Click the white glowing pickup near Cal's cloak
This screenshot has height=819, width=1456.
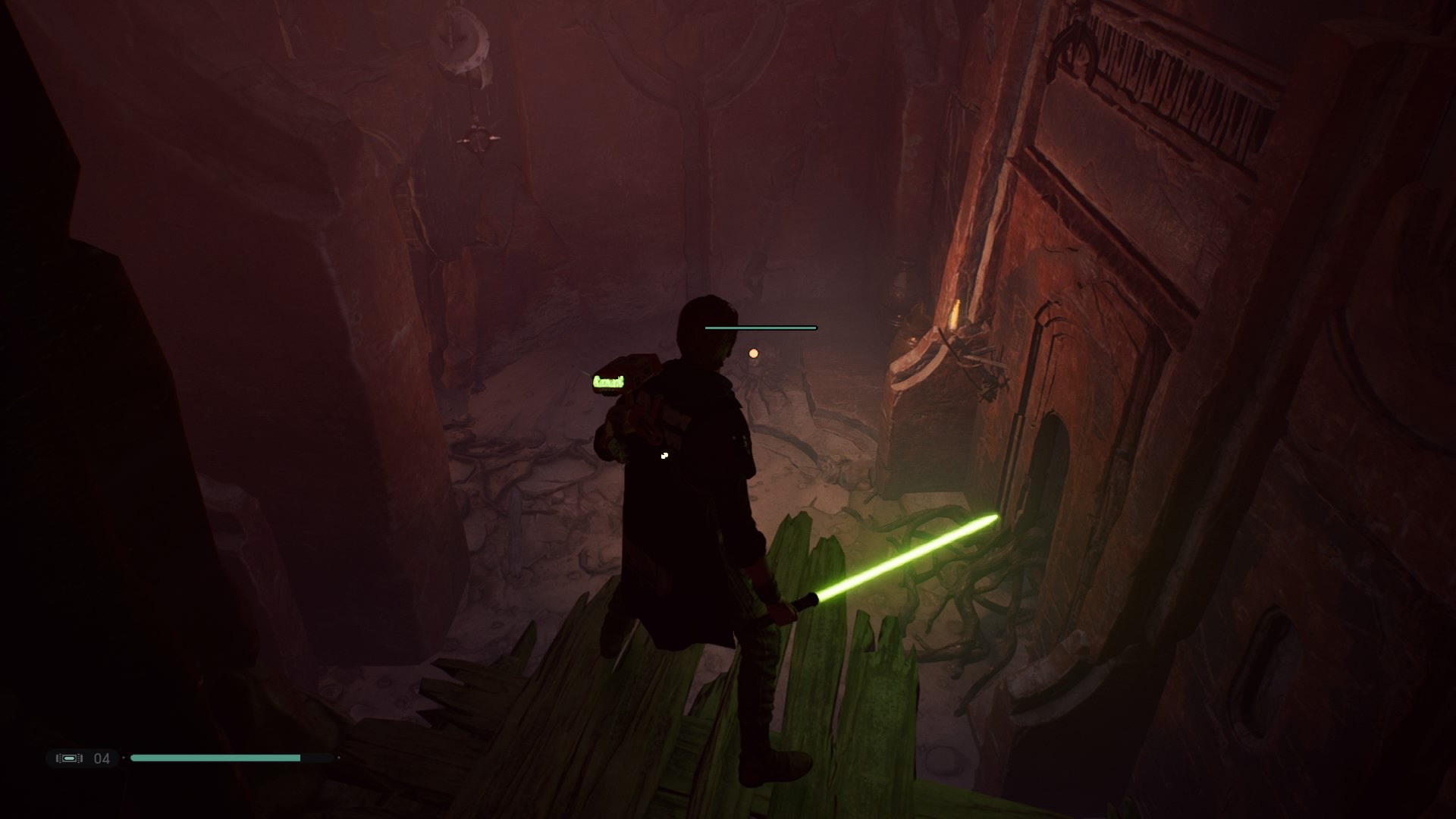(x=664, y=455)
